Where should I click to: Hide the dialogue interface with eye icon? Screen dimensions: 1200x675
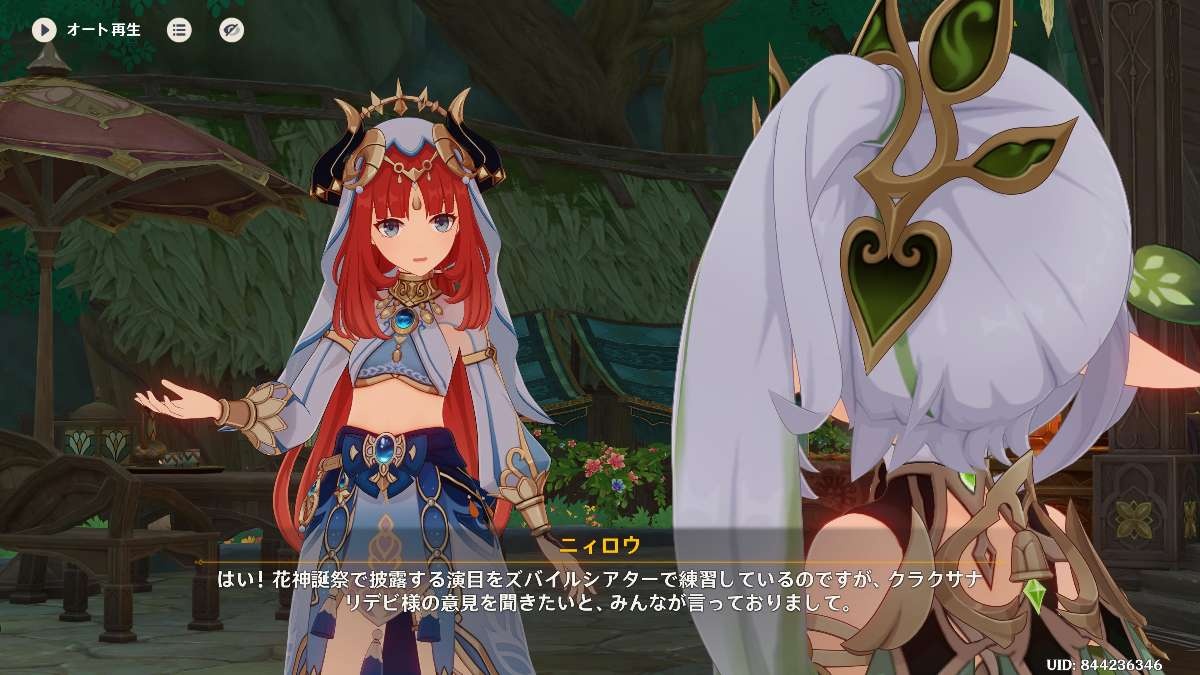point(231,30)
